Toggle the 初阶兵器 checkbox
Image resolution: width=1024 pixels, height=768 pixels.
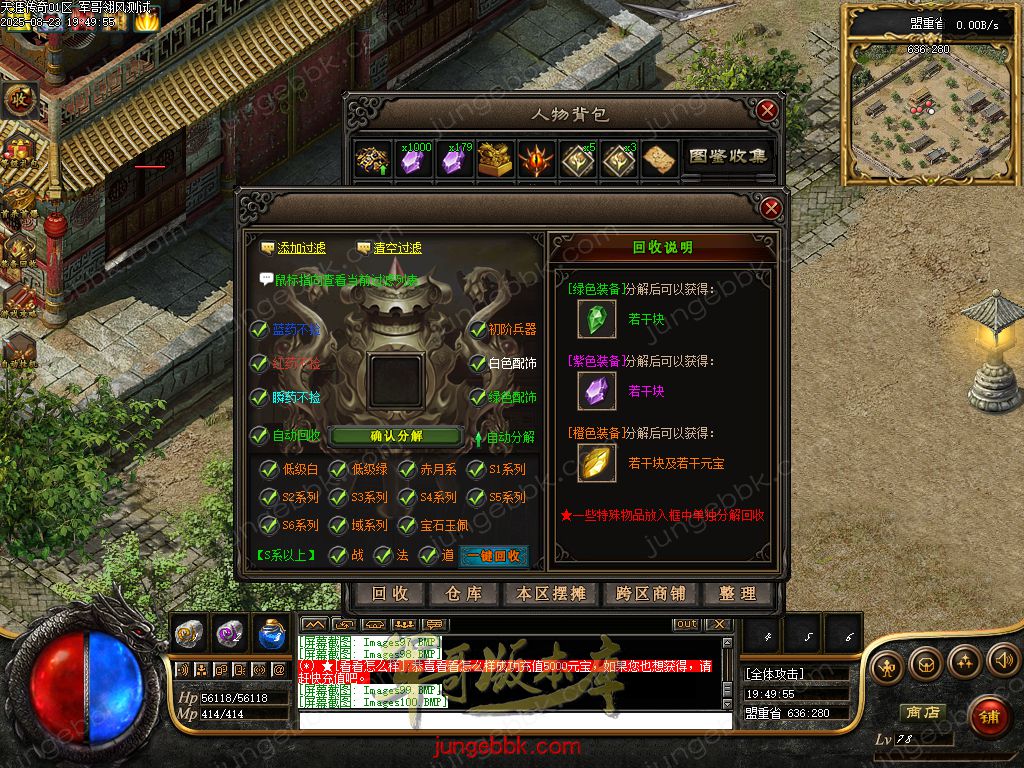(x=478, y=330)
